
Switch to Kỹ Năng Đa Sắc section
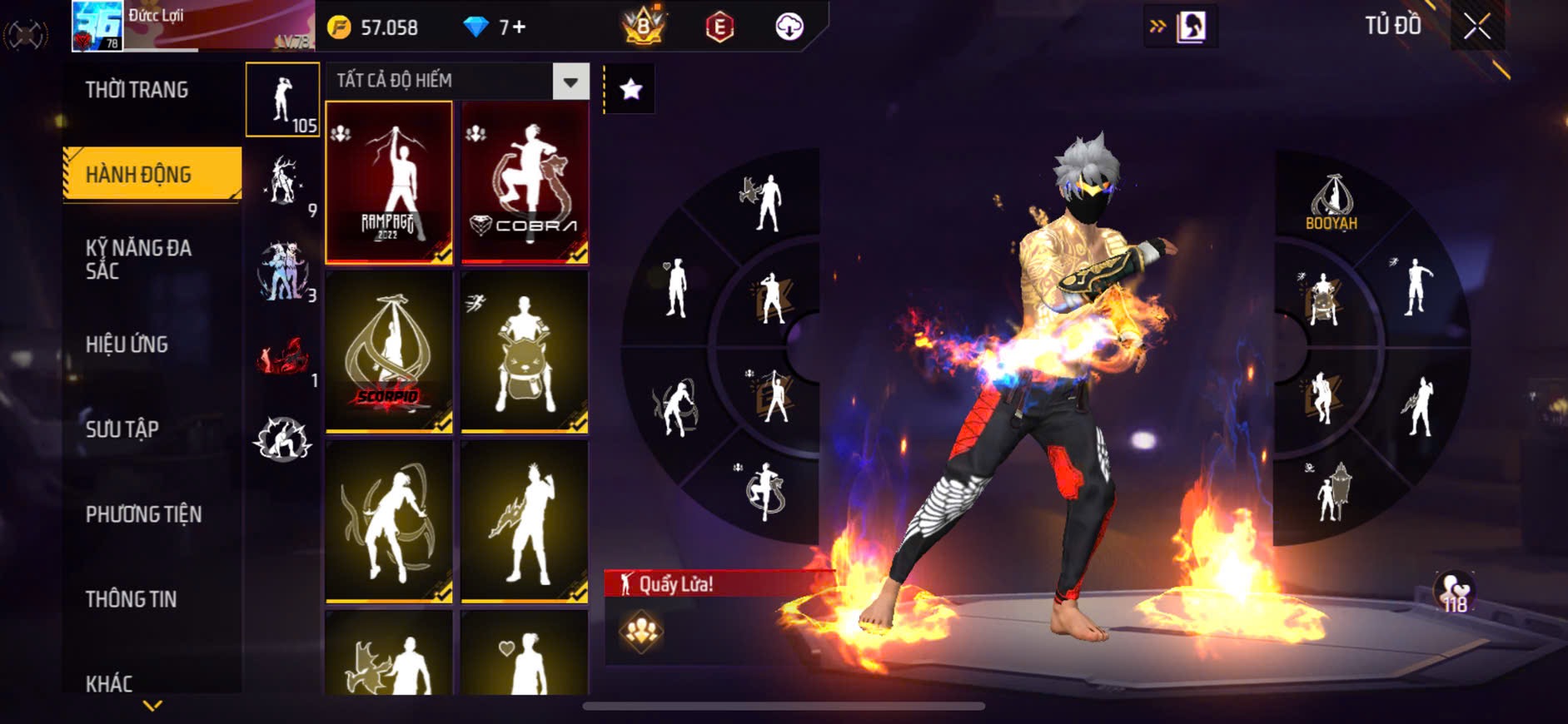139,259
